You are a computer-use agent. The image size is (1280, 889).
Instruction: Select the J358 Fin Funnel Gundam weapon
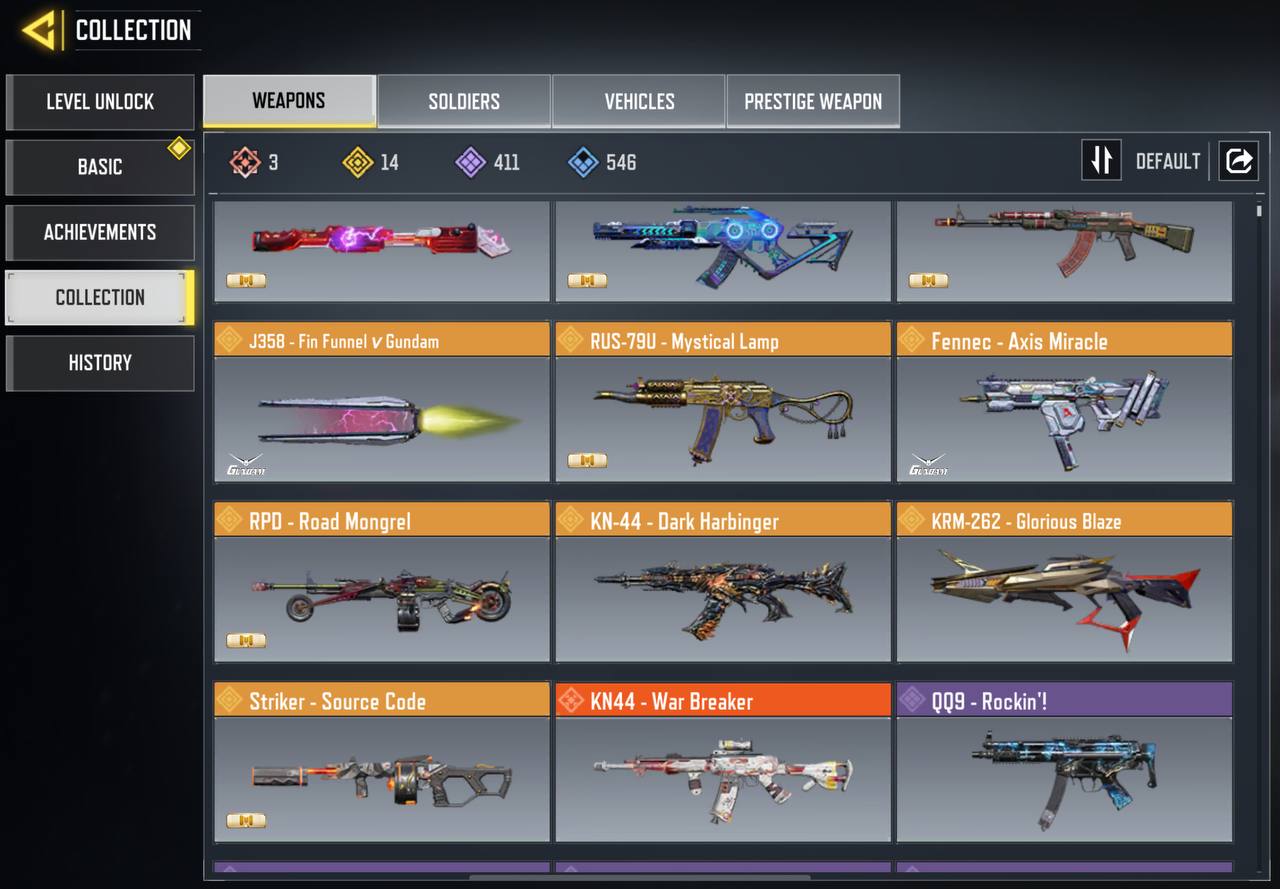381,402
